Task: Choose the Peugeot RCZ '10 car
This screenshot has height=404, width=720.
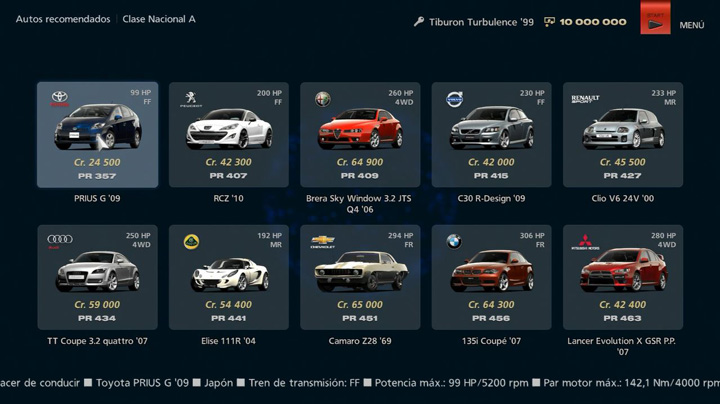Action: [229, 135]
